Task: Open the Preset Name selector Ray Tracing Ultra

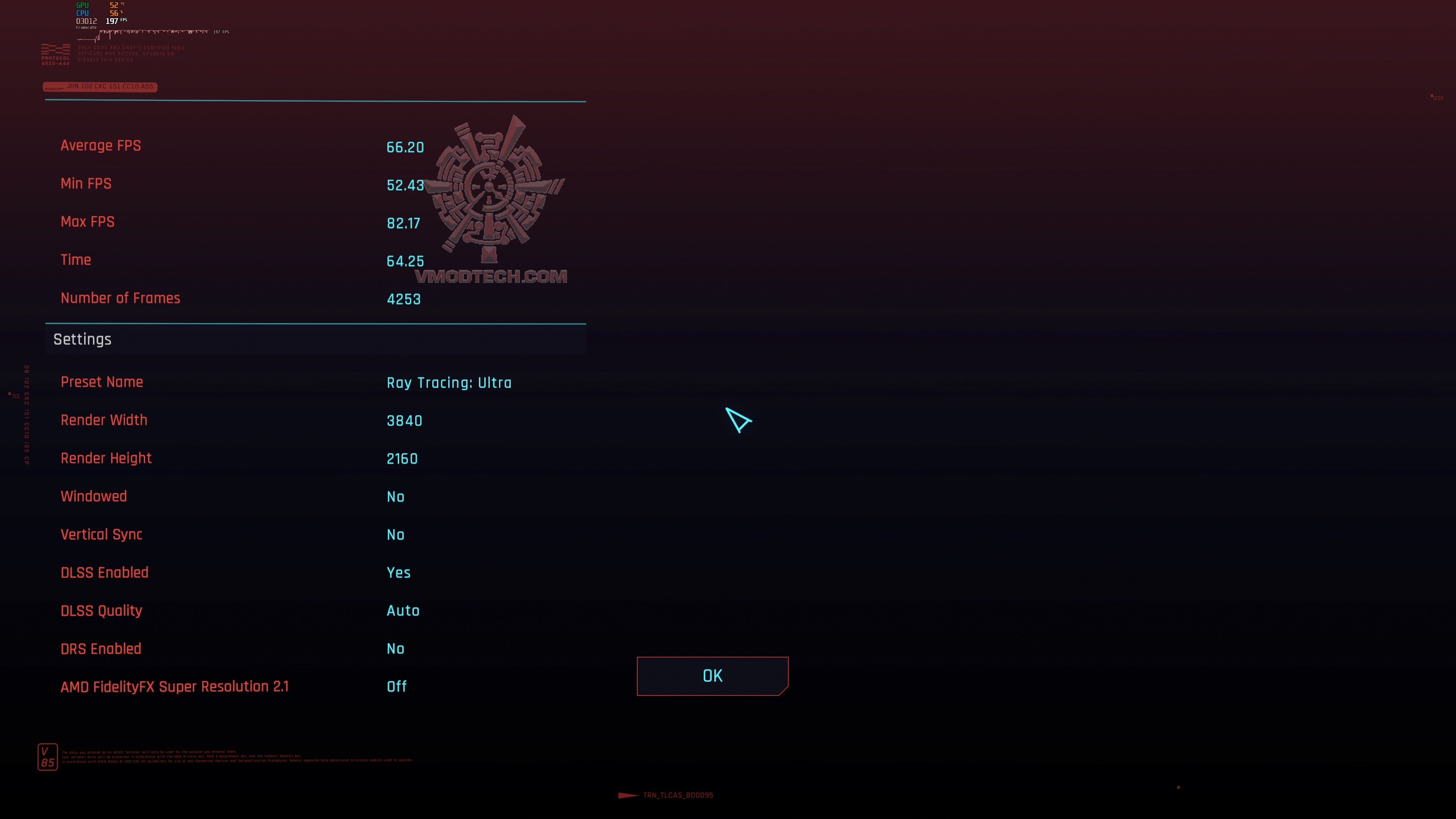Action: pos(449,382)
